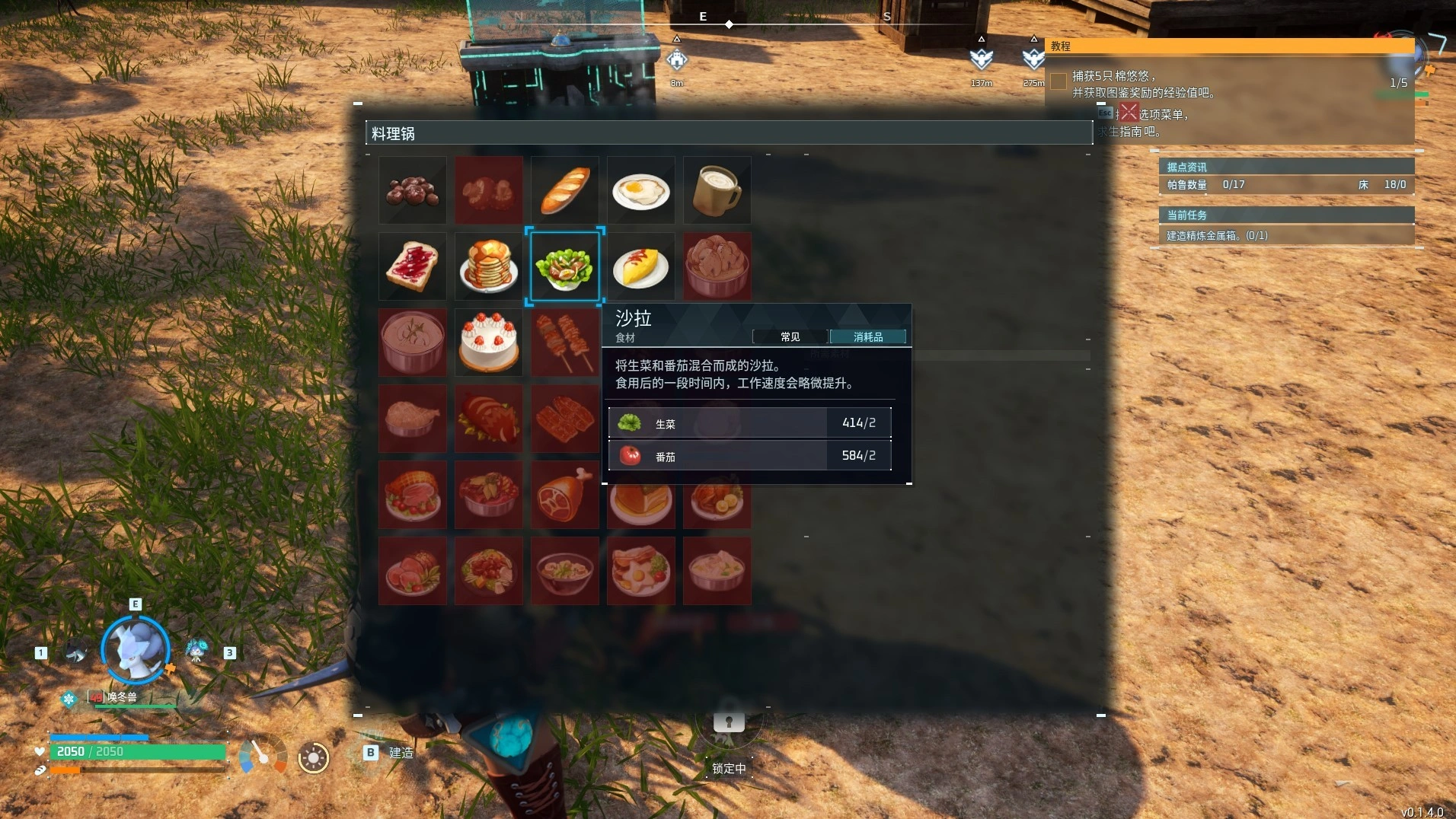The width and height of the screenshot is (1456, 819).
Task: Select the omelette recipe icon
Action: (640, 266)
